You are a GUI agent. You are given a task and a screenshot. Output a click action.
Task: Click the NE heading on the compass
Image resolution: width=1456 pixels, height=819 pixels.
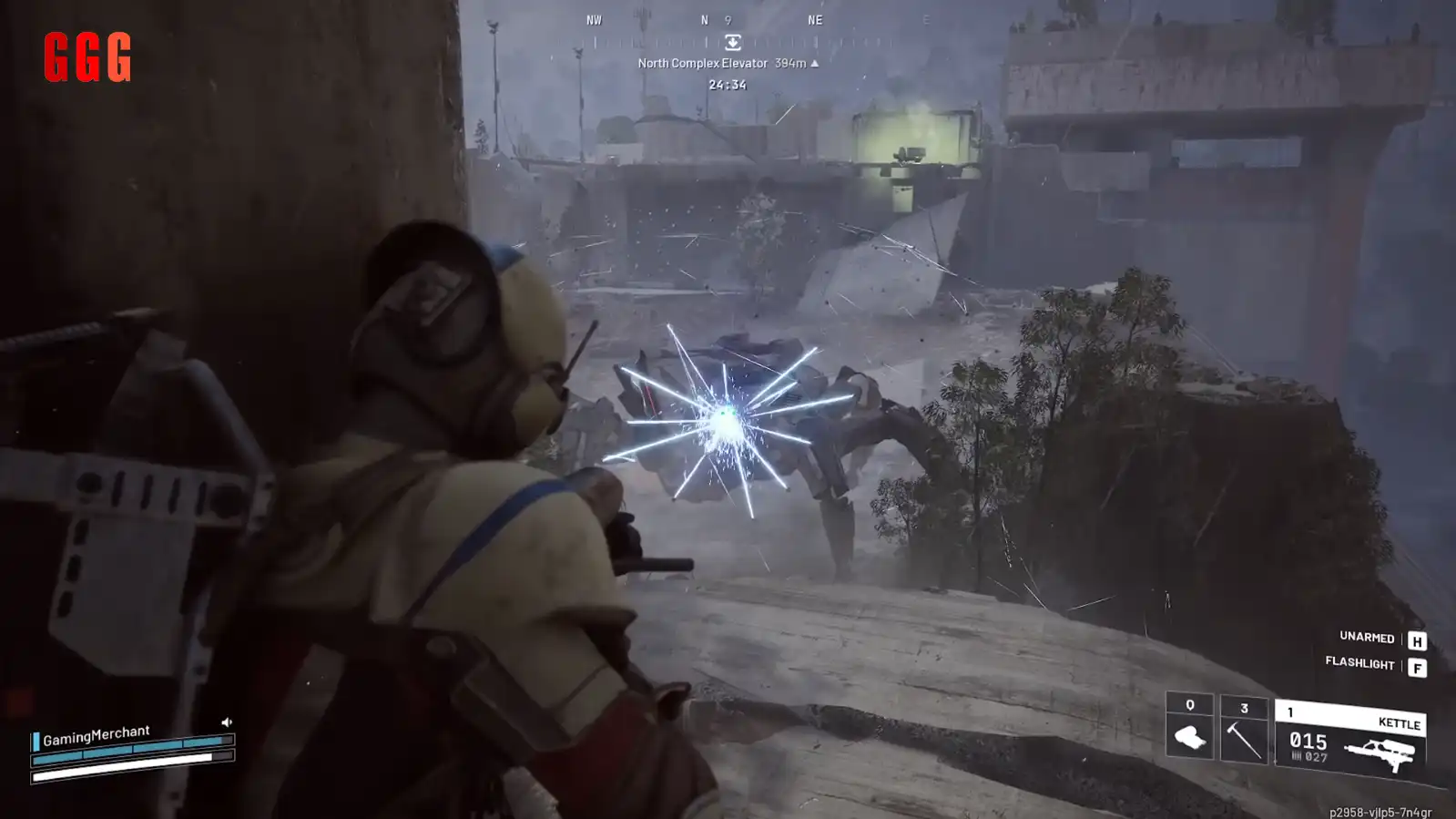coord(813,20)
